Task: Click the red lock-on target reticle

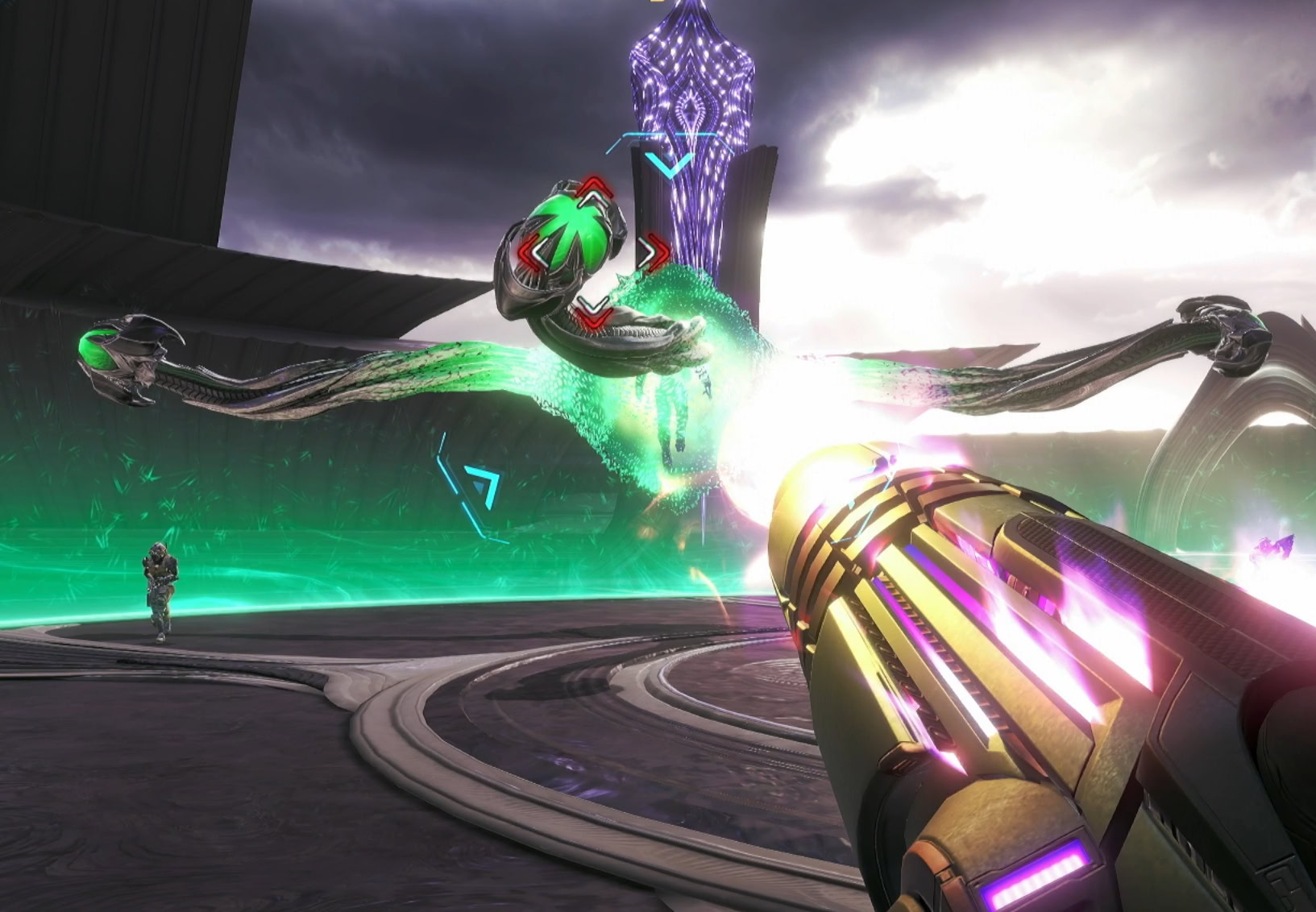Action: point(594,252)
